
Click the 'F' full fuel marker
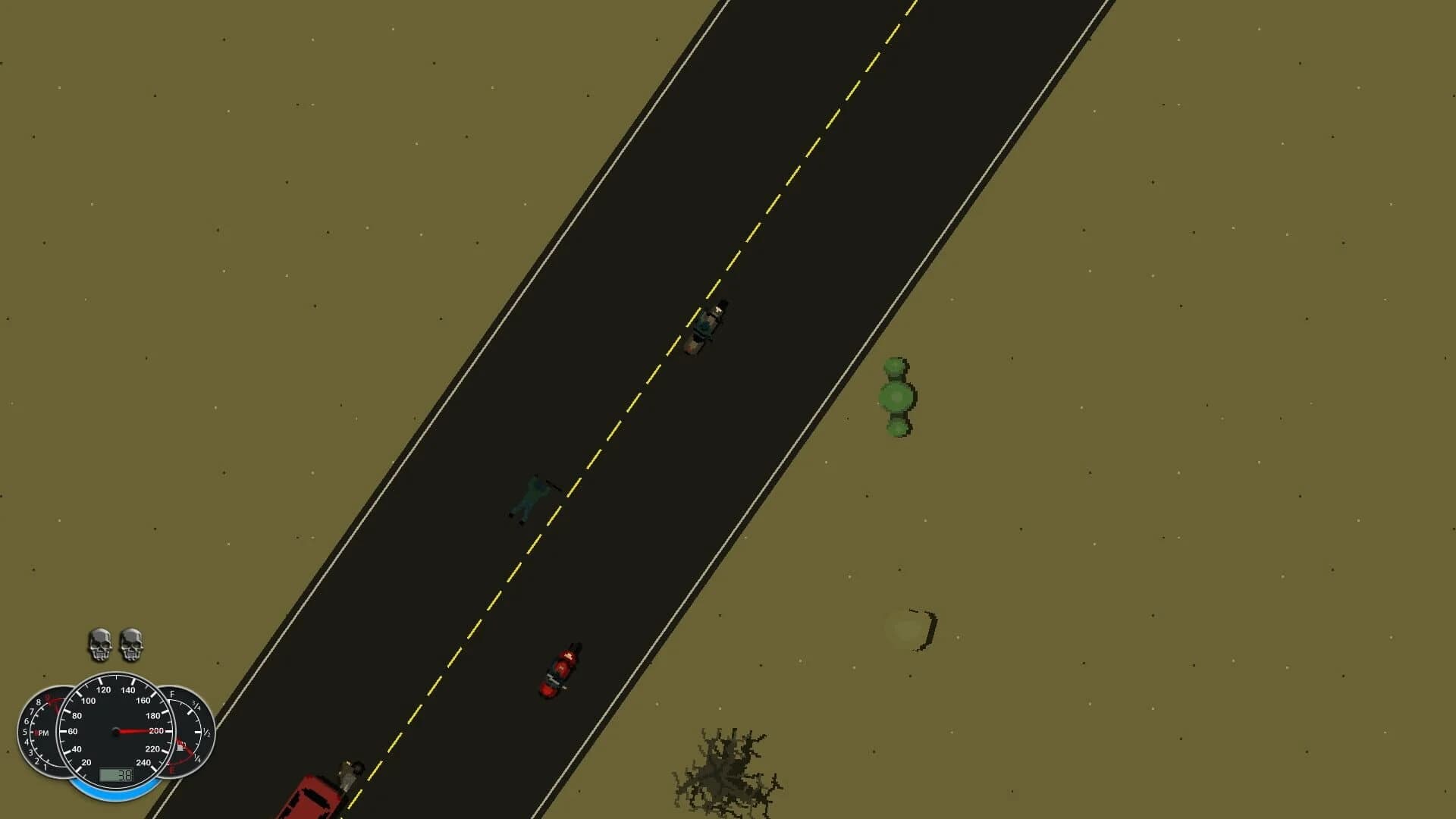point(172,695)
